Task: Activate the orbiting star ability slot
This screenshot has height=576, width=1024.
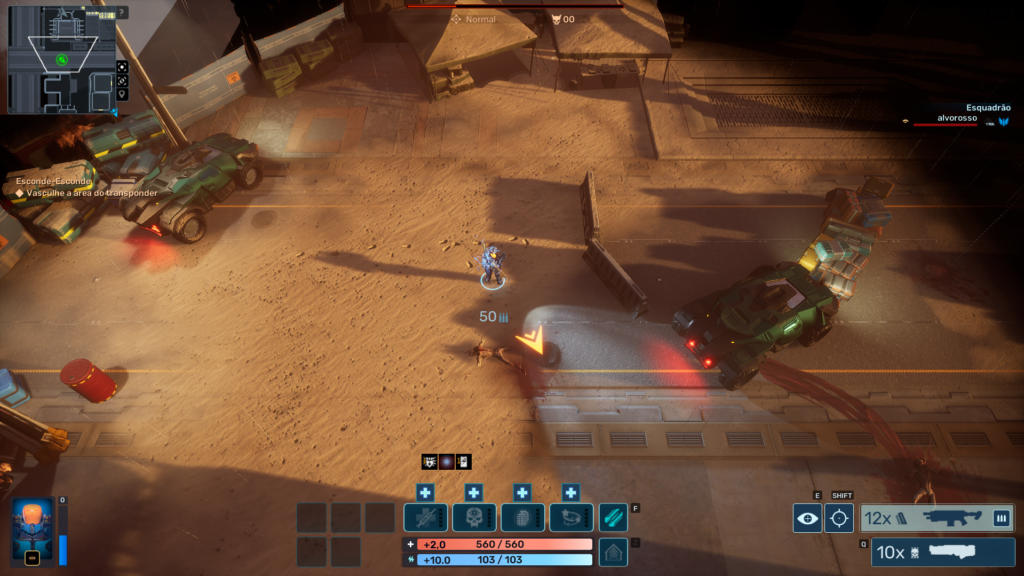Action: tap(571, 517)
